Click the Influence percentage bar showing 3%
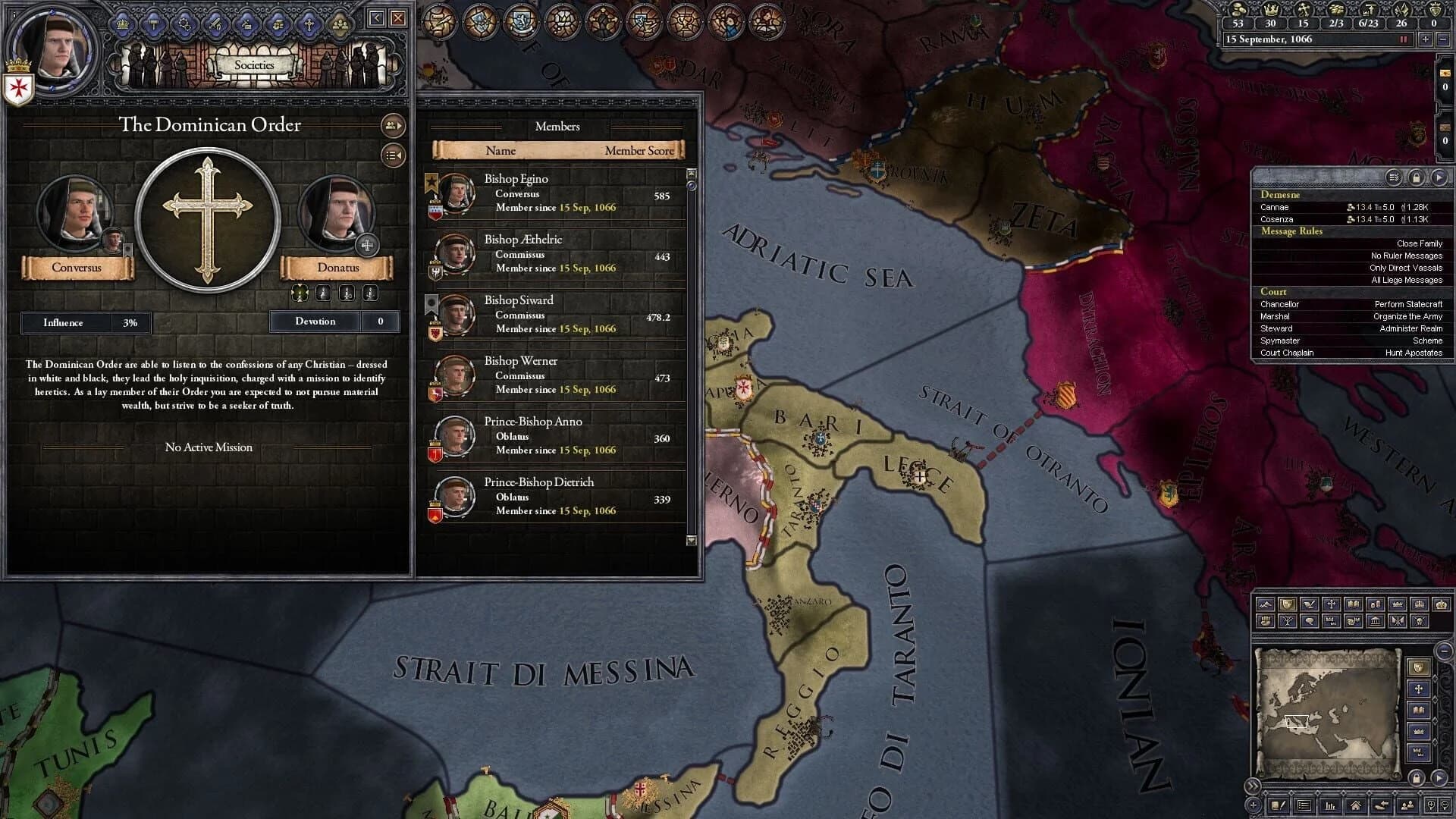 tap(85, 322)
